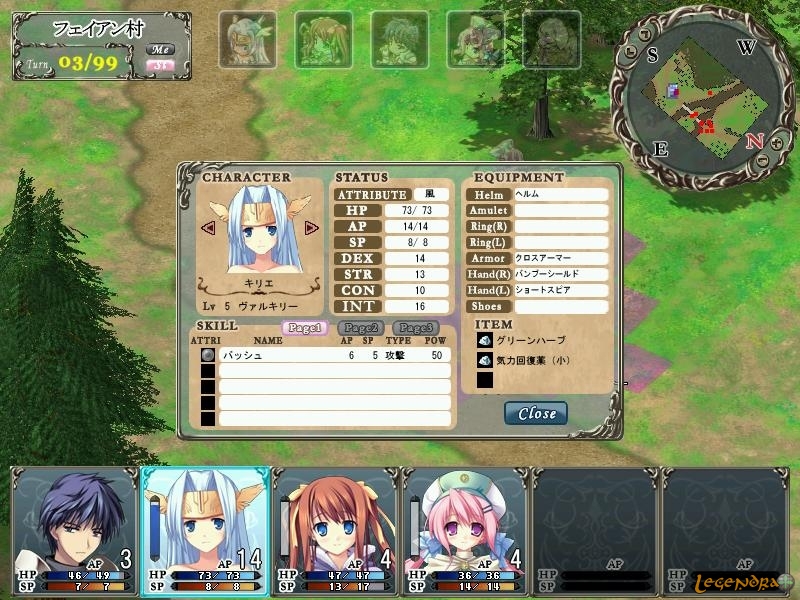Screen dimensions: 800x600
Task: Pick the Hand(R) slot with バンブーシールド
Action: (x=560, y=274)
